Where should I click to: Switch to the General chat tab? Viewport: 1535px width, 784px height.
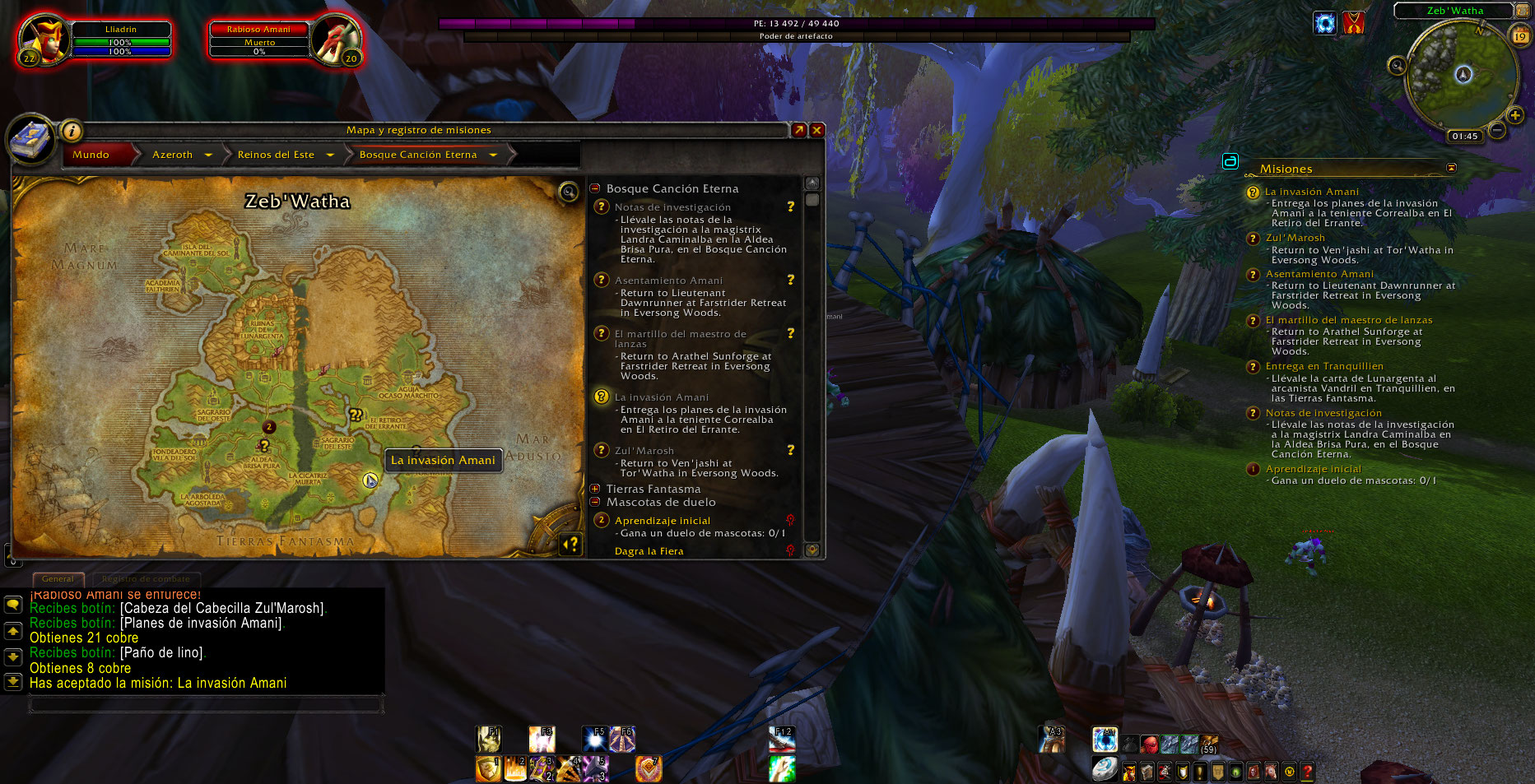point(58,579)
